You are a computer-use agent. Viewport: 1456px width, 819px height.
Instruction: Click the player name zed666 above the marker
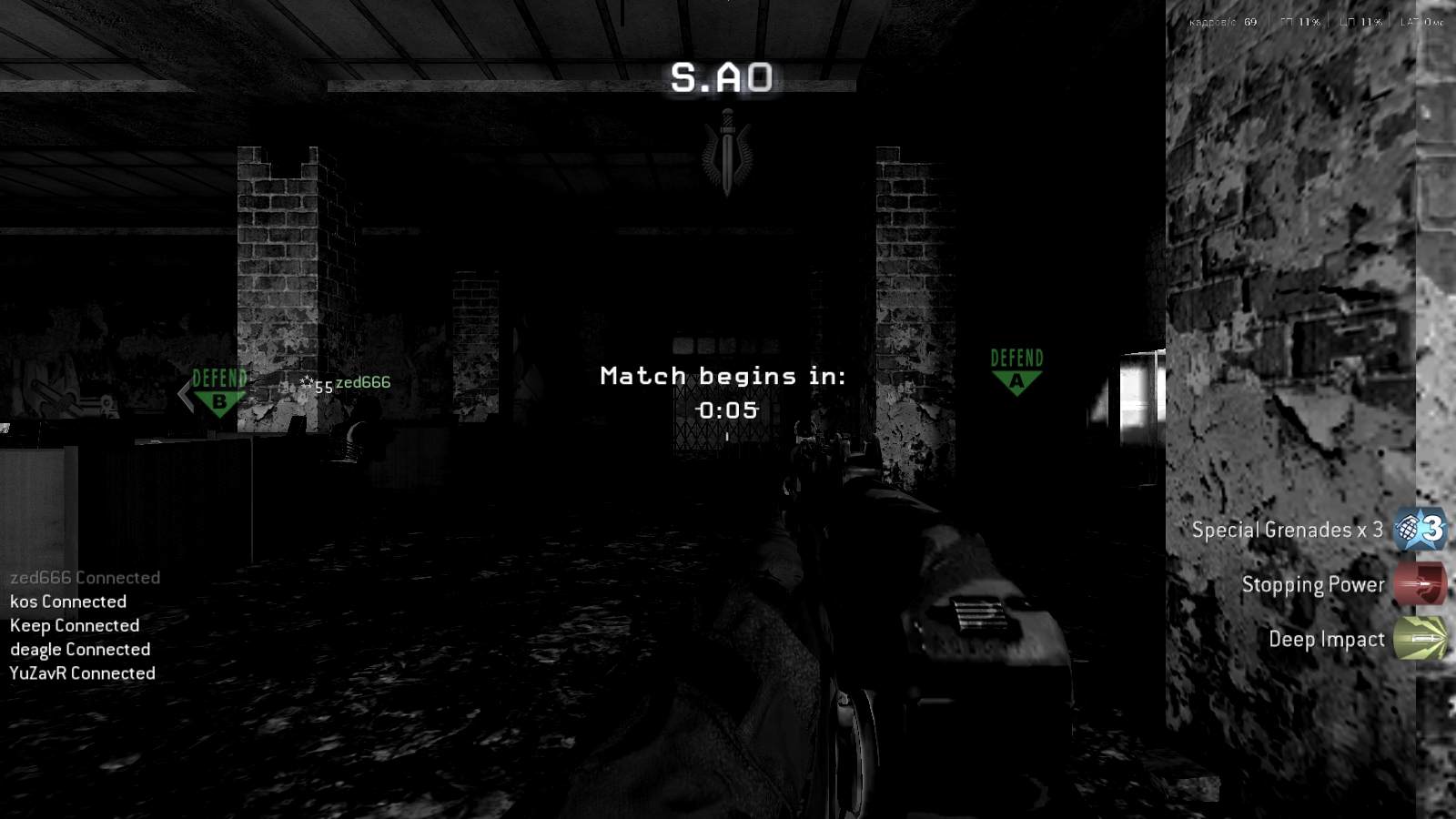click(362, 382)
